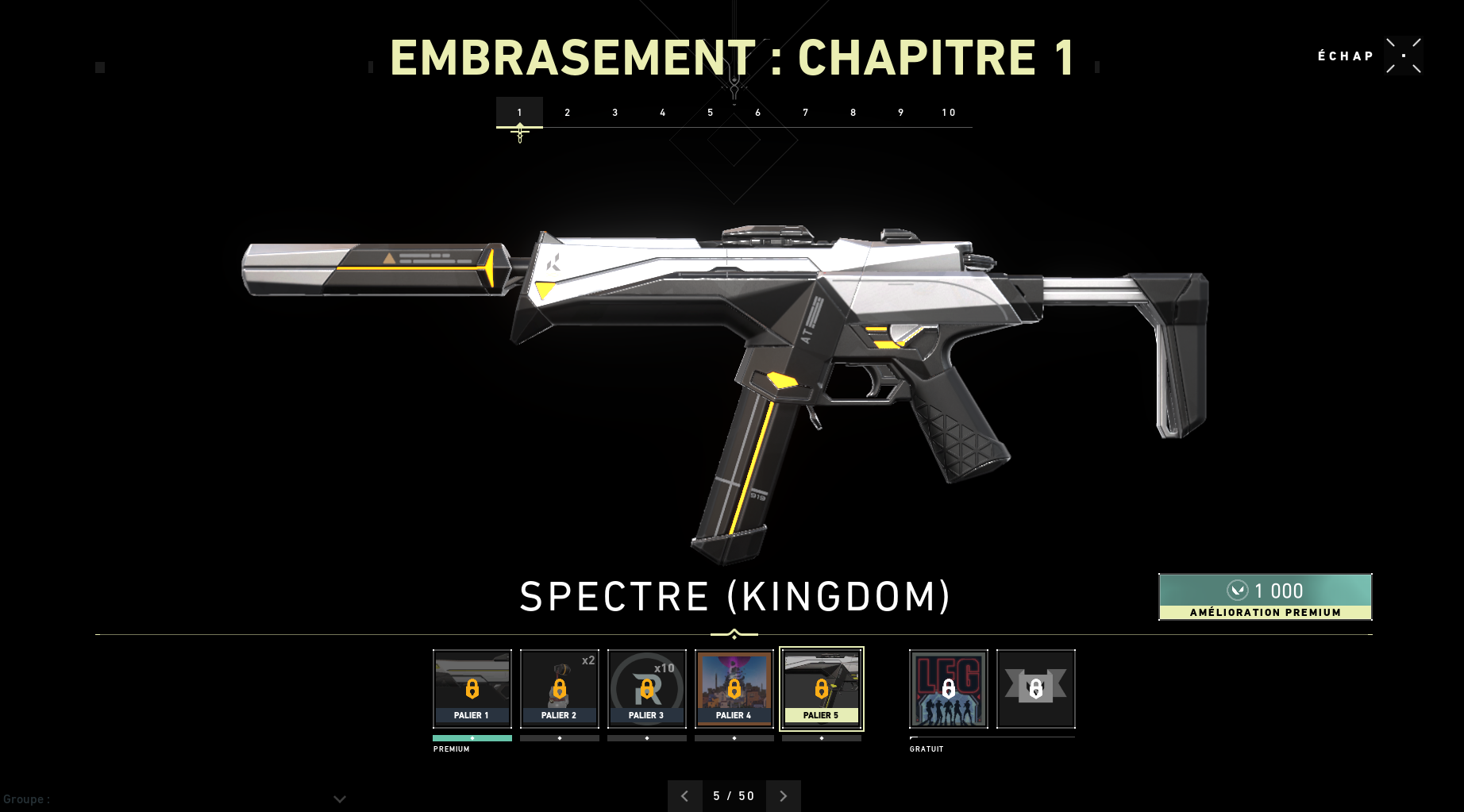Go to chapter page 6

click(758, 113)
